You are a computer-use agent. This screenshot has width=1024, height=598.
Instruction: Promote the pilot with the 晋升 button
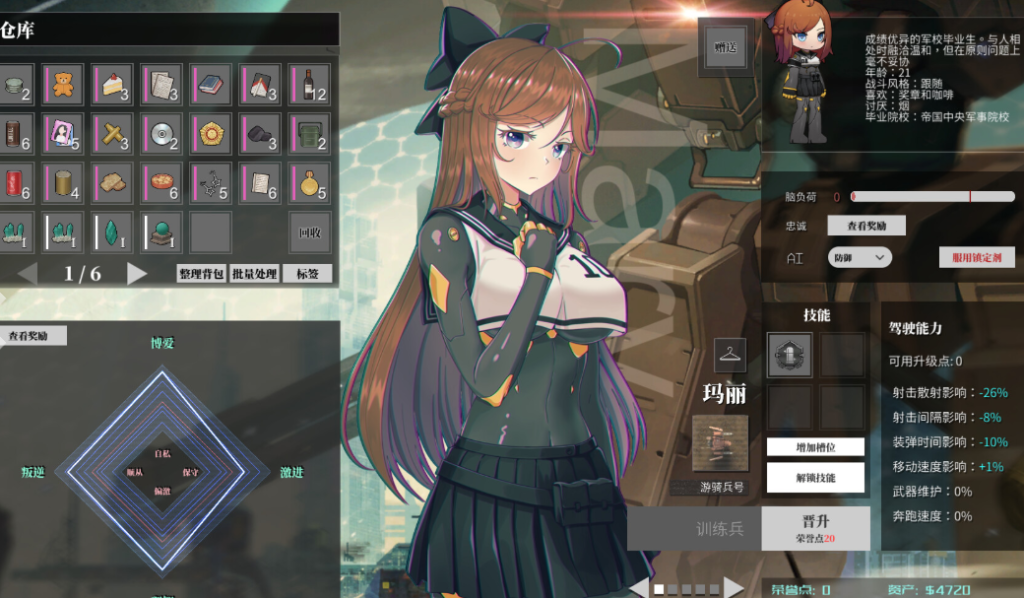815,527
